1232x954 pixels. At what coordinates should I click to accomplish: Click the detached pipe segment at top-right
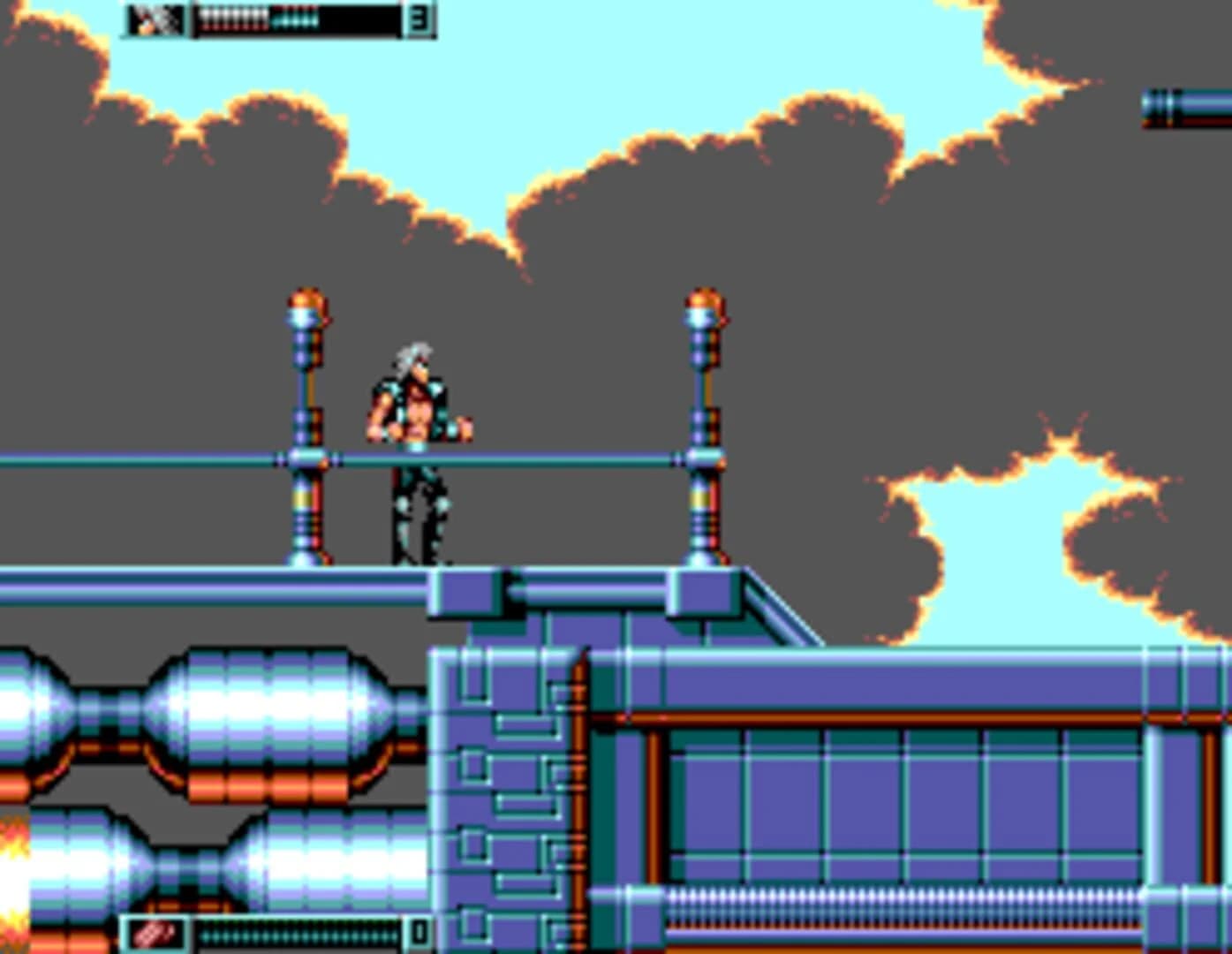coord(1183,108)
